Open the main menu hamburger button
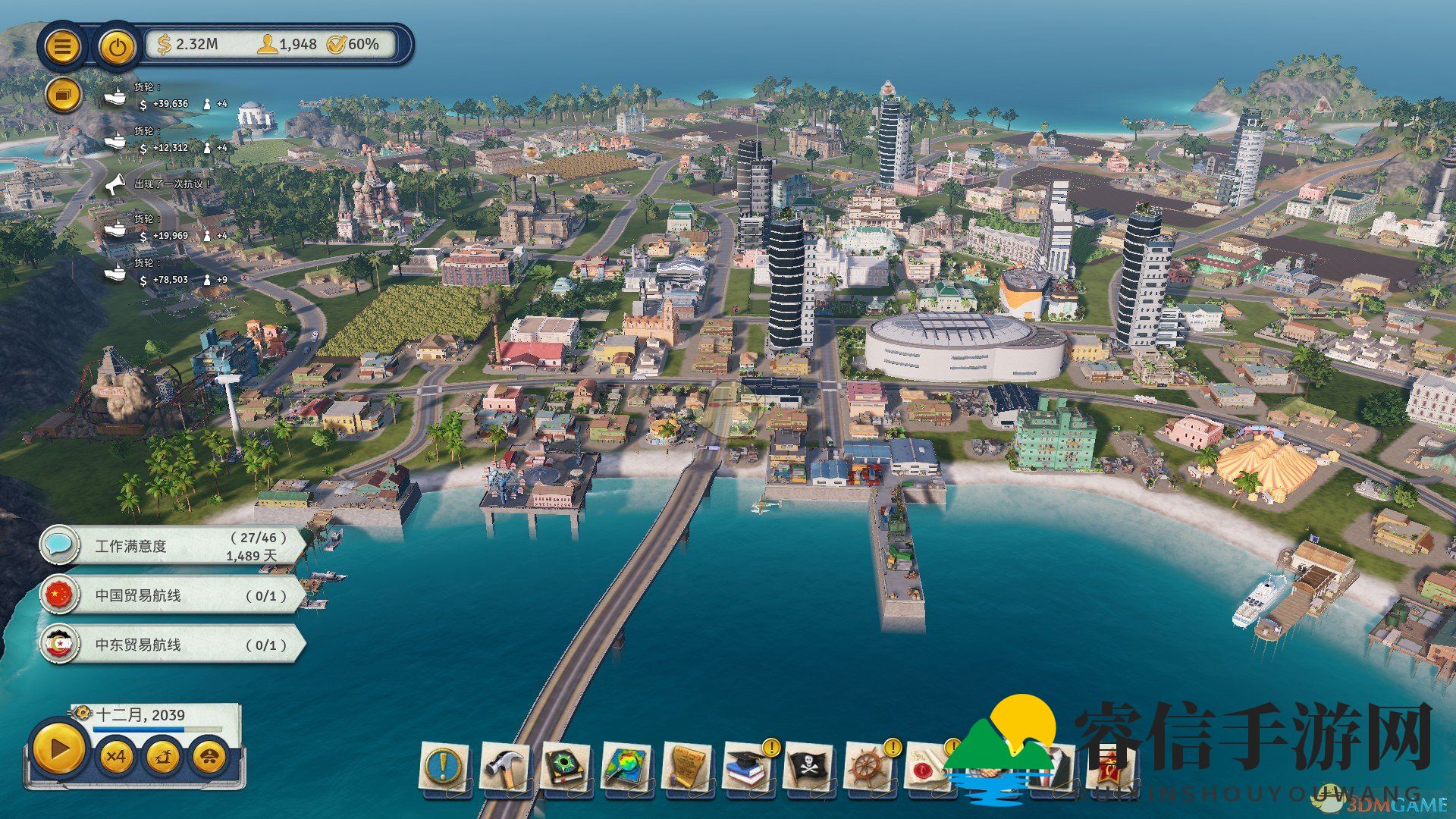Image resolution: width=1456 pixels, height=819 pixels. [x=63, y=47]
